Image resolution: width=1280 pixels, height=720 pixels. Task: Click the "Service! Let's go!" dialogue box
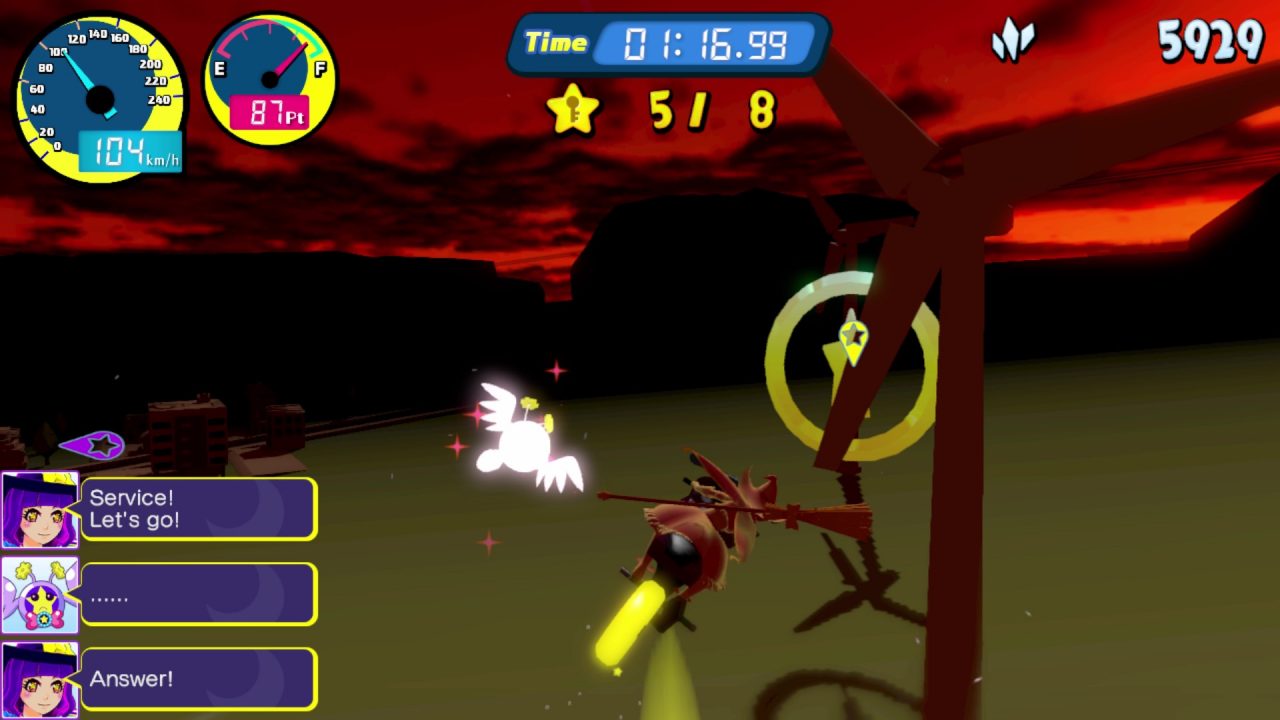pyautogui.click(x=199, y=509)
